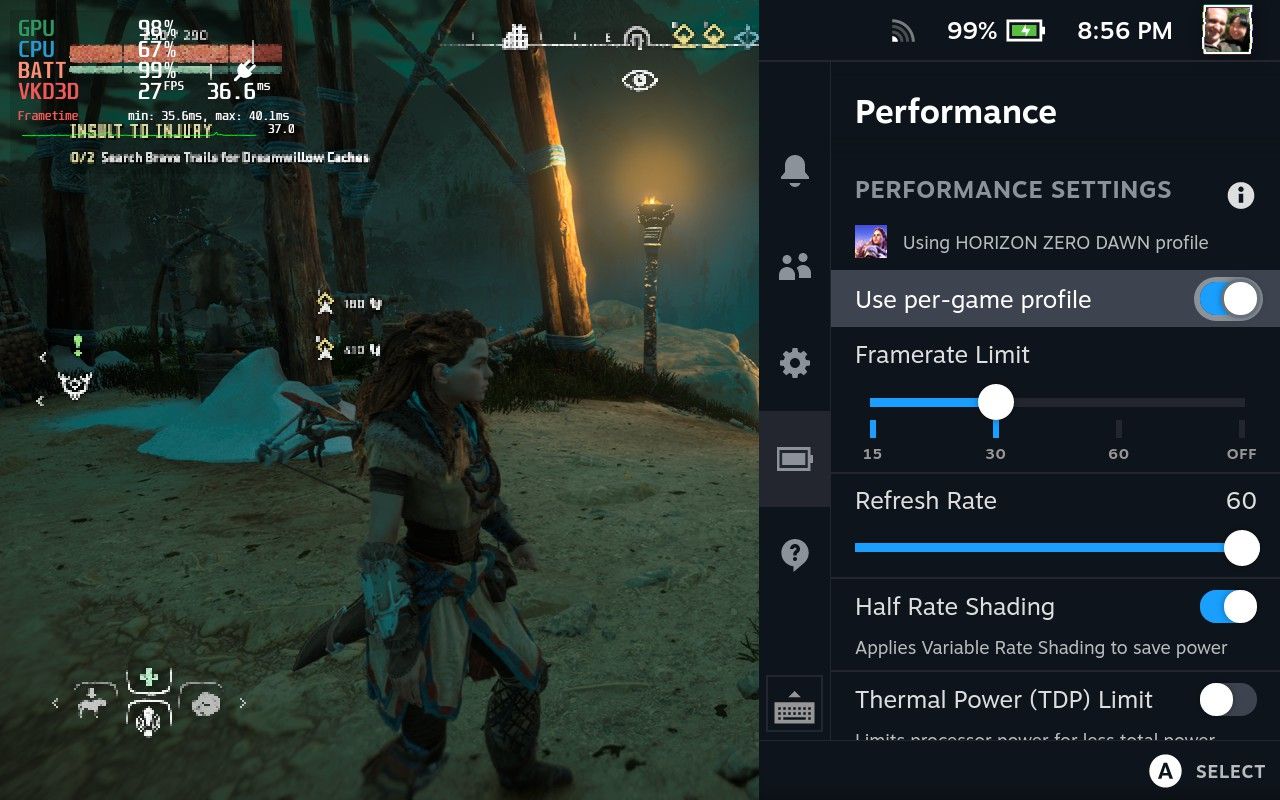Open the user profile avatar
1280x800 pixels.
pos(1226,31)
